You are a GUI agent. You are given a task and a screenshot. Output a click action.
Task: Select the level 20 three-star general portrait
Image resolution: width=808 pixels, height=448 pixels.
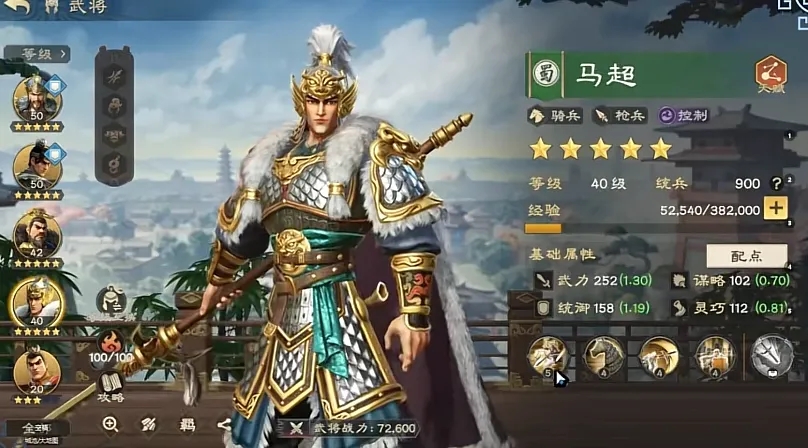[x=37, y=373]
